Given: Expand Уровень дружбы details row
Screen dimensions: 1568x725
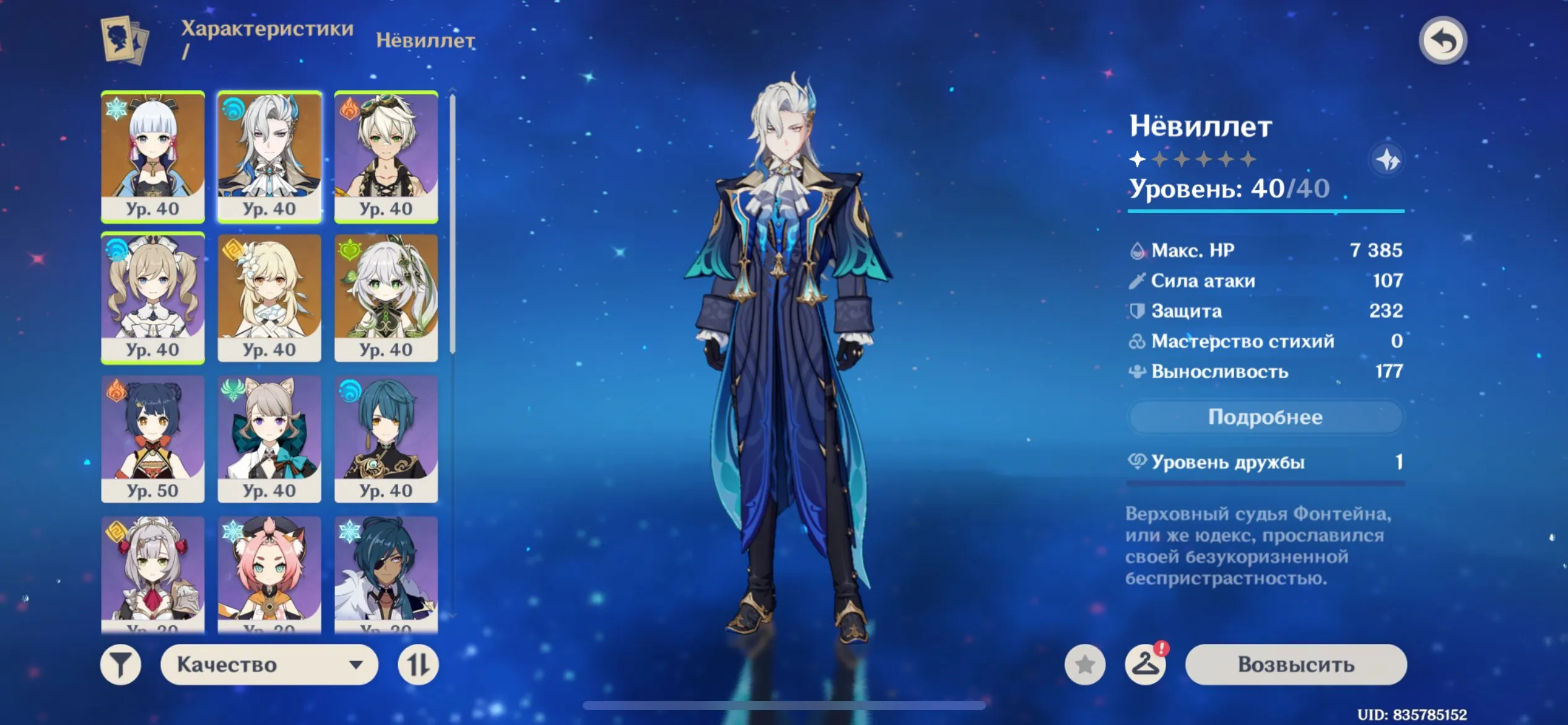Looking at the screenshot, I should 1263,462.
